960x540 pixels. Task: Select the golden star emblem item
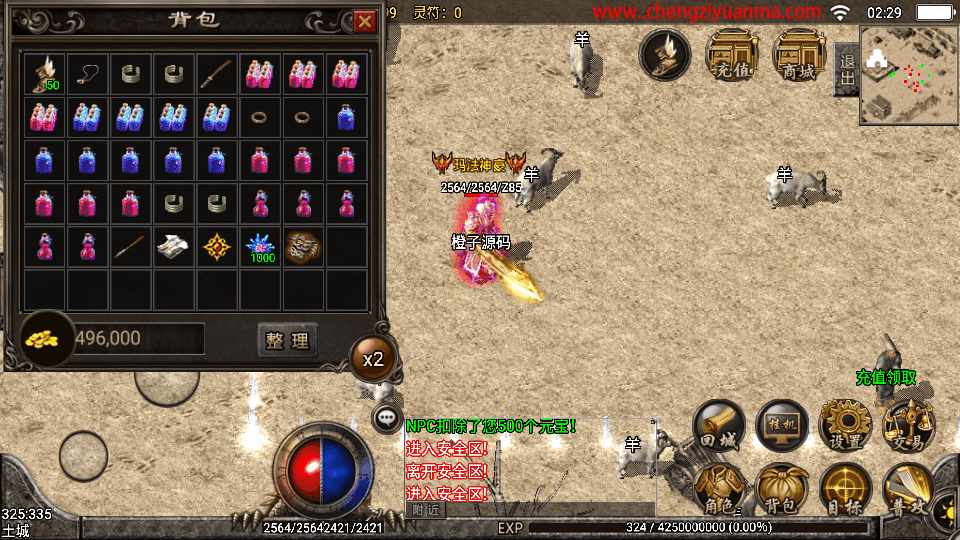click(217, 247)
